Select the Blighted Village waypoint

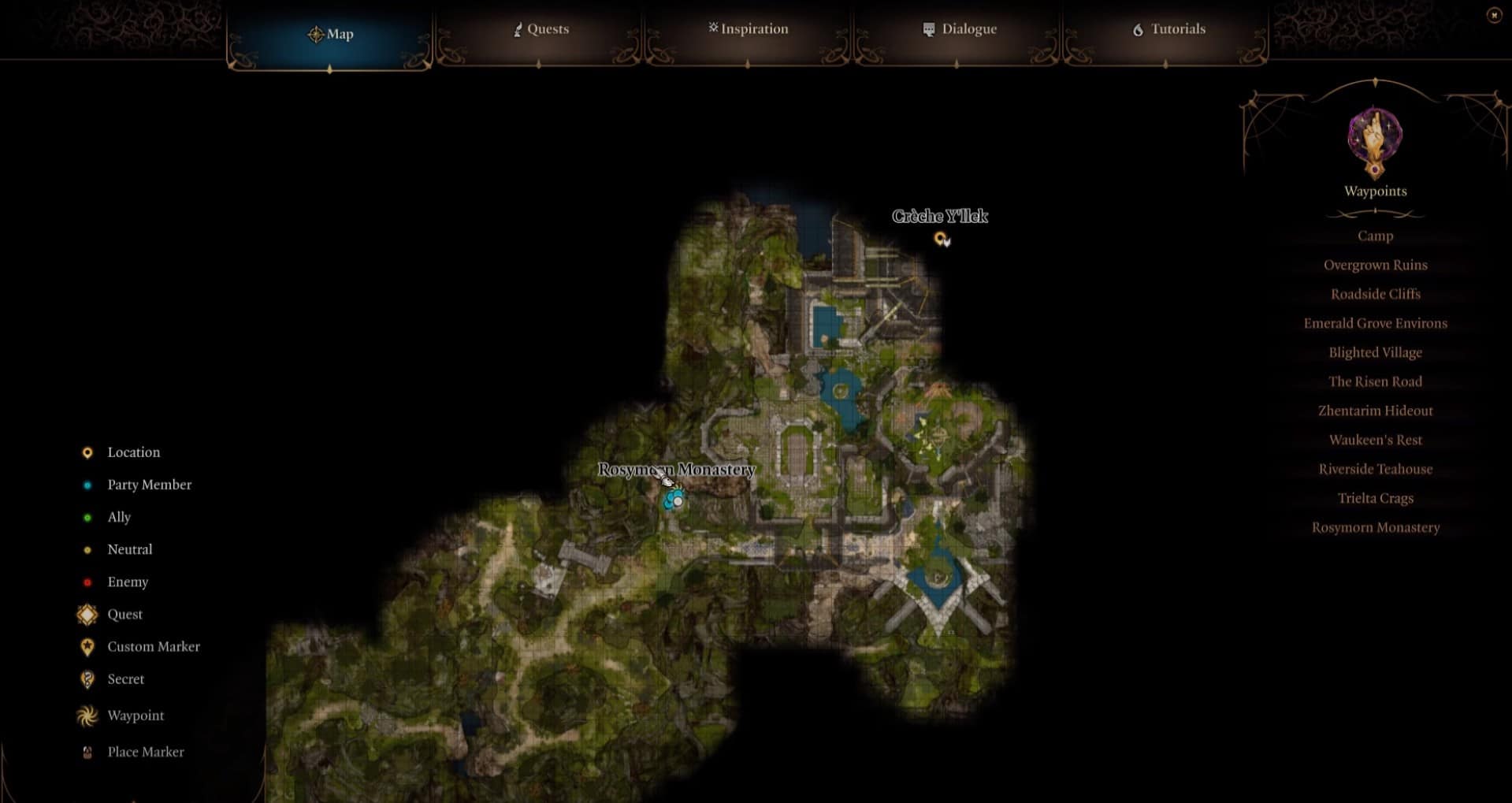click(1375, 352)
